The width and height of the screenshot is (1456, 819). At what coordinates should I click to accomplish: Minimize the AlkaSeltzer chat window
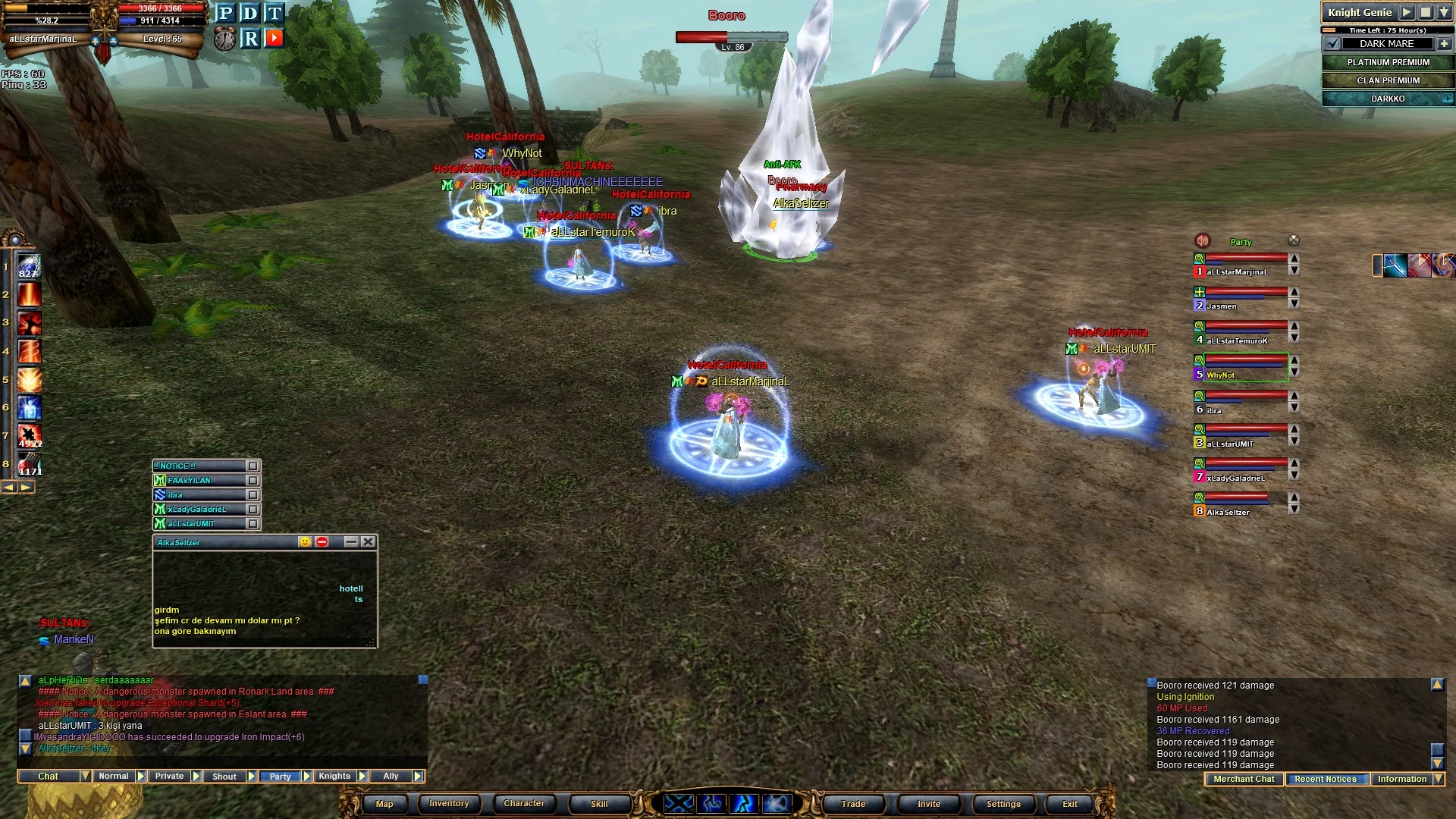(350, 541)
